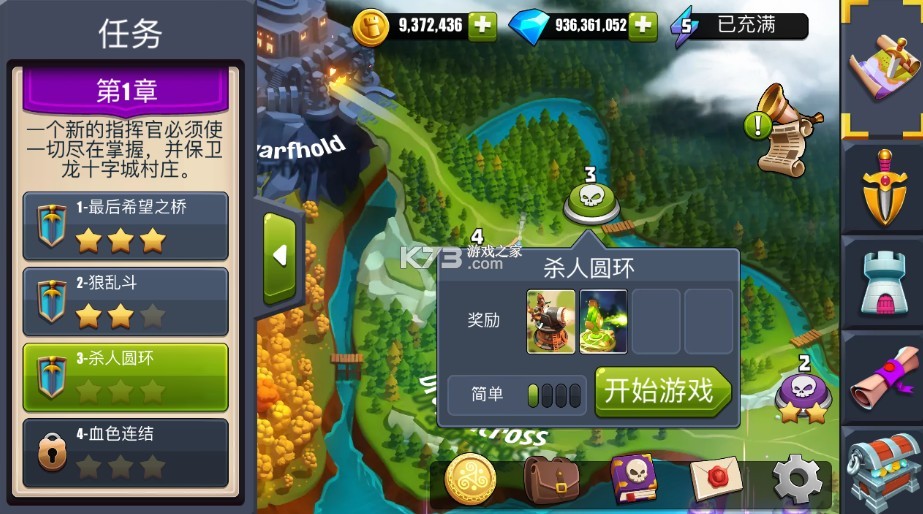Choose mission 2-狼乱斗 in list
The width and height of the screenshot is (923, 514).
(126, 301)
